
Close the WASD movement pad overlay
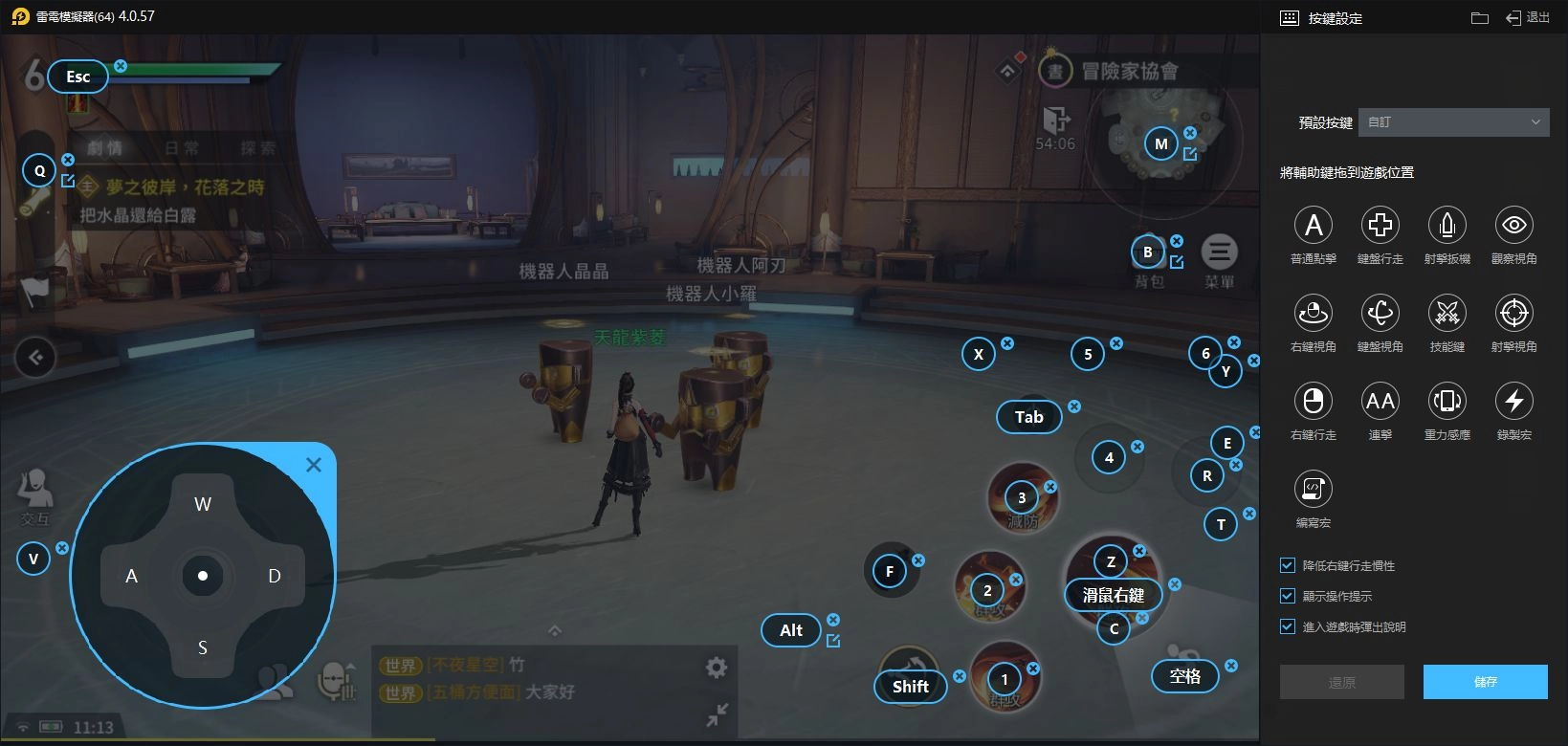tap(314, 465)
